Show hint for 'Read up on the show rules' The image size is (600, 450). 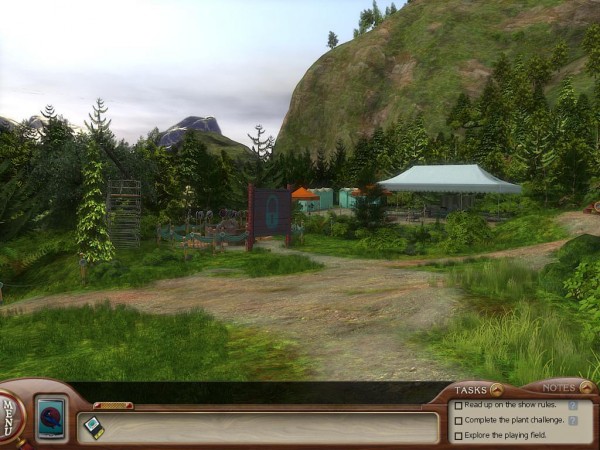pos(573,406)
